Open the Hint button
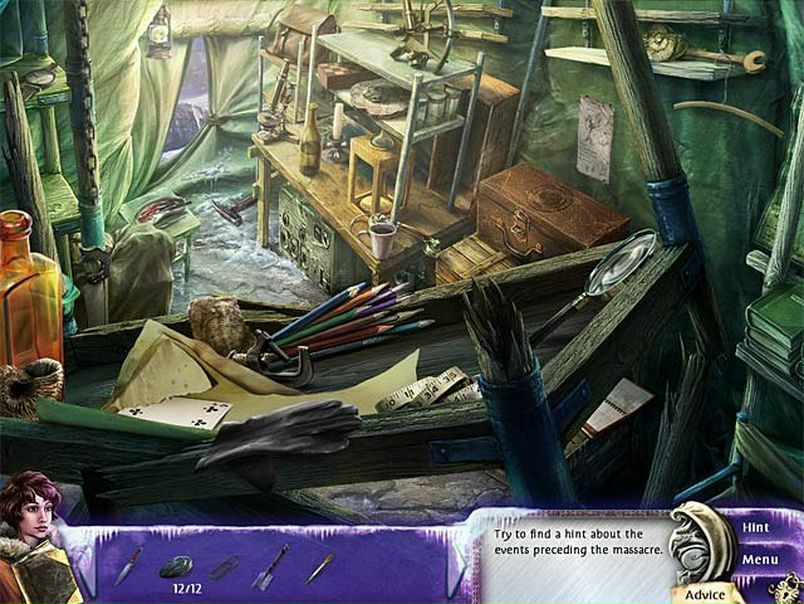Viewport: 804px width, 604px height. (x=755, y=526)
